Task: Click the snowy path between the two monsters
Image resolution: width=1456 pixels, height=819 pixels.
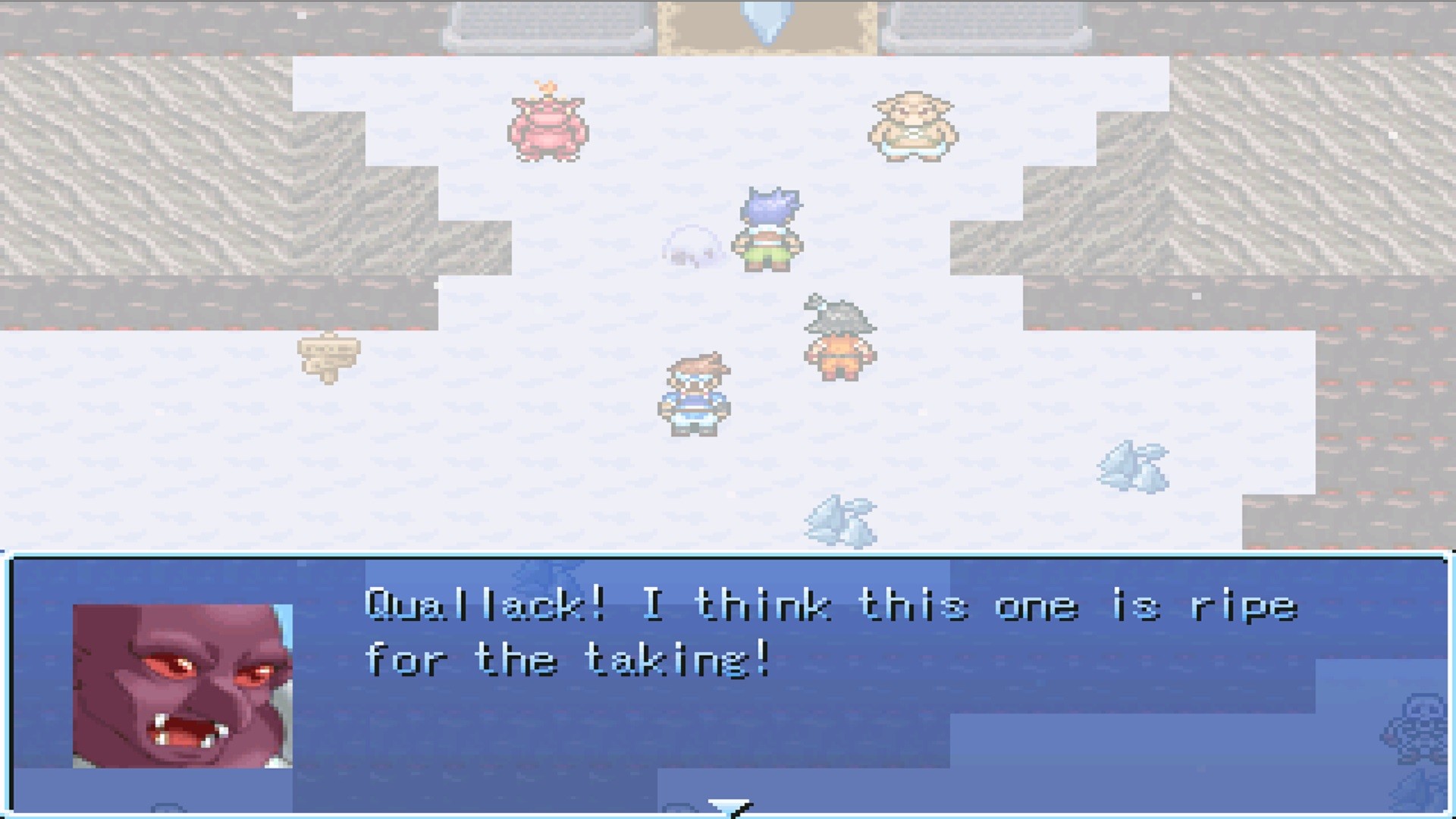Action: pos(728,129)
